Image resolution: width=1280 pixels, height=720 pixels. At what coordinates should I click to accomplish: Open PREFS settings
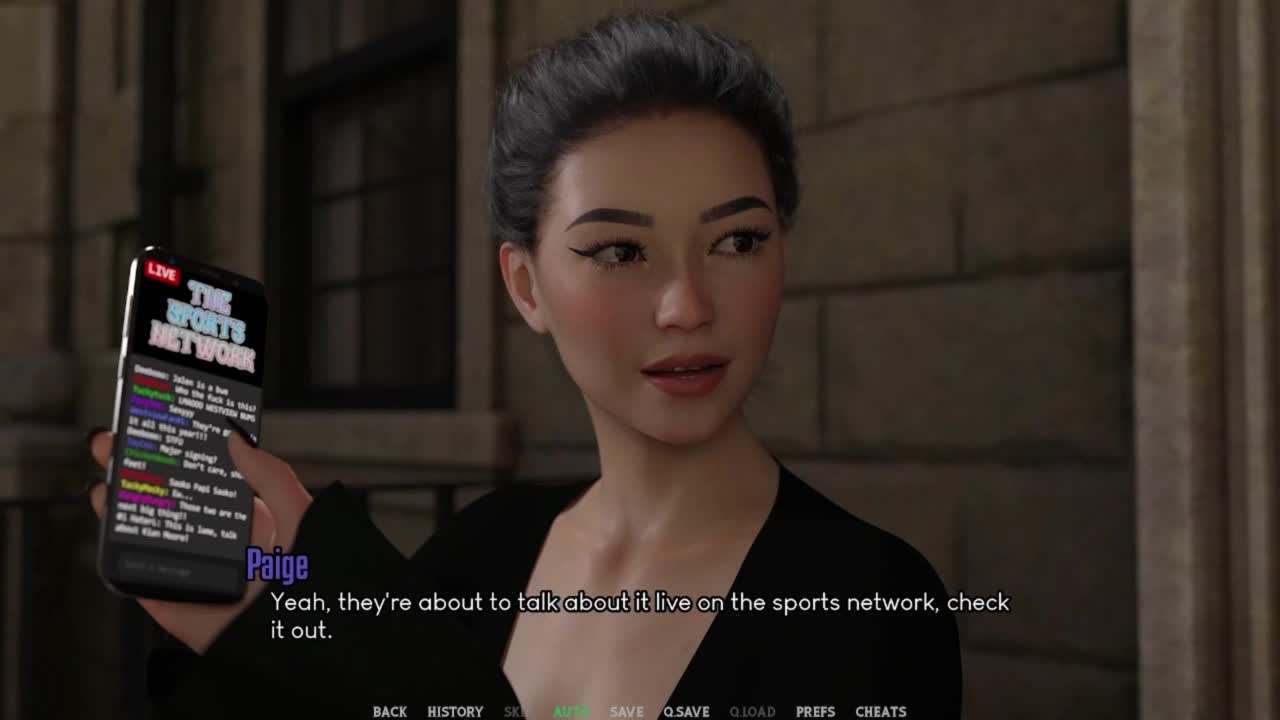tap(815, 711)
